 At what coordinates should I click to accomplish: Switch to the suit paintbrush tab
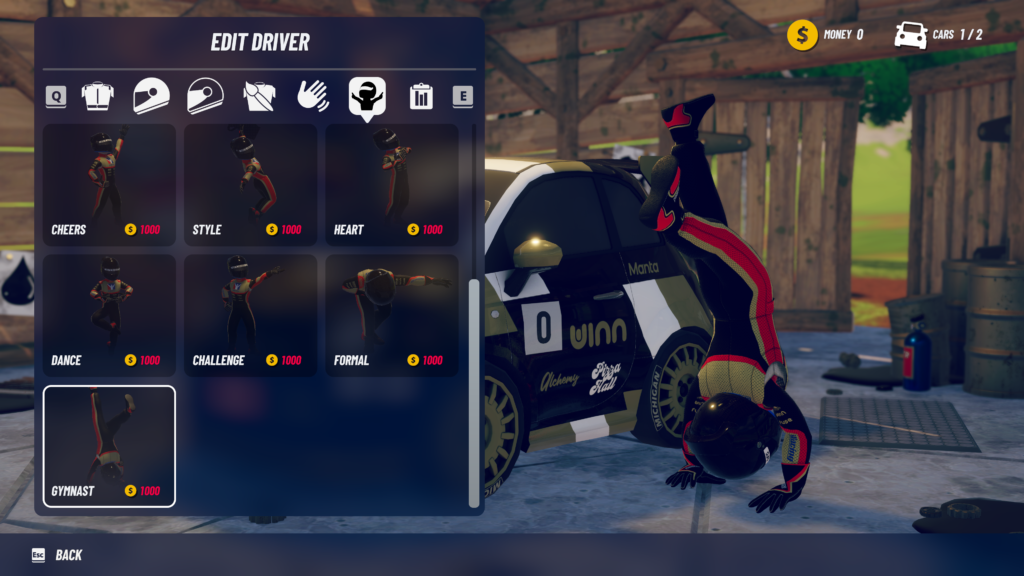pyautogui.click(x=259, y=96)
